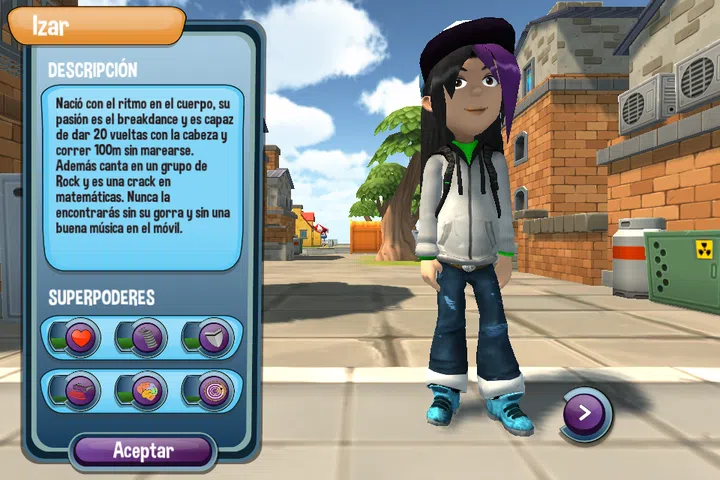Confirm character with the Aceptar button
Image resolution: width=720 pixels, height=480 pixels.
(143, 451)
